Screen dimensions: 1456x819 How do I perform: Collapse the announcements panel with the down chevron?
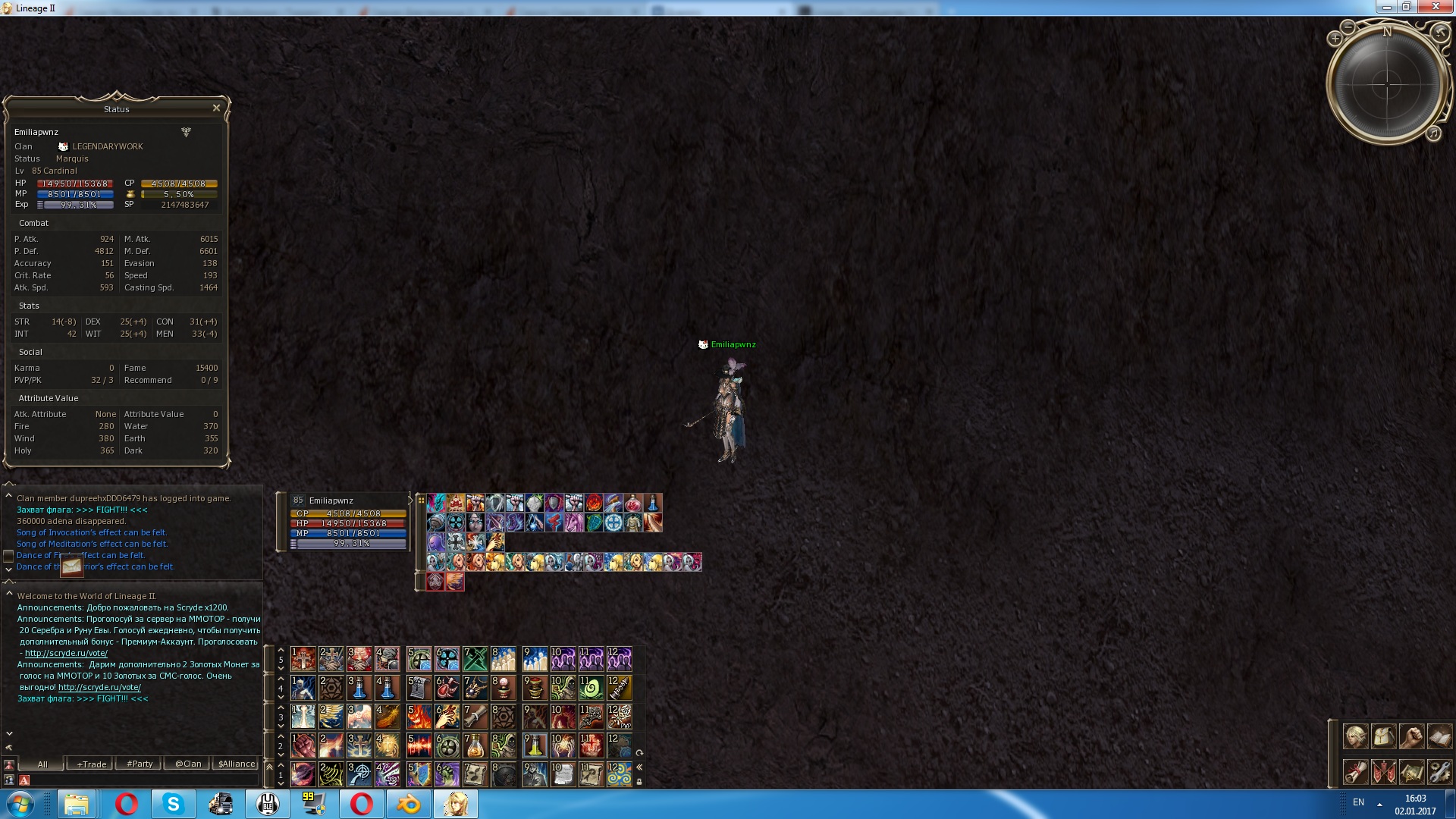pos(9,733)
